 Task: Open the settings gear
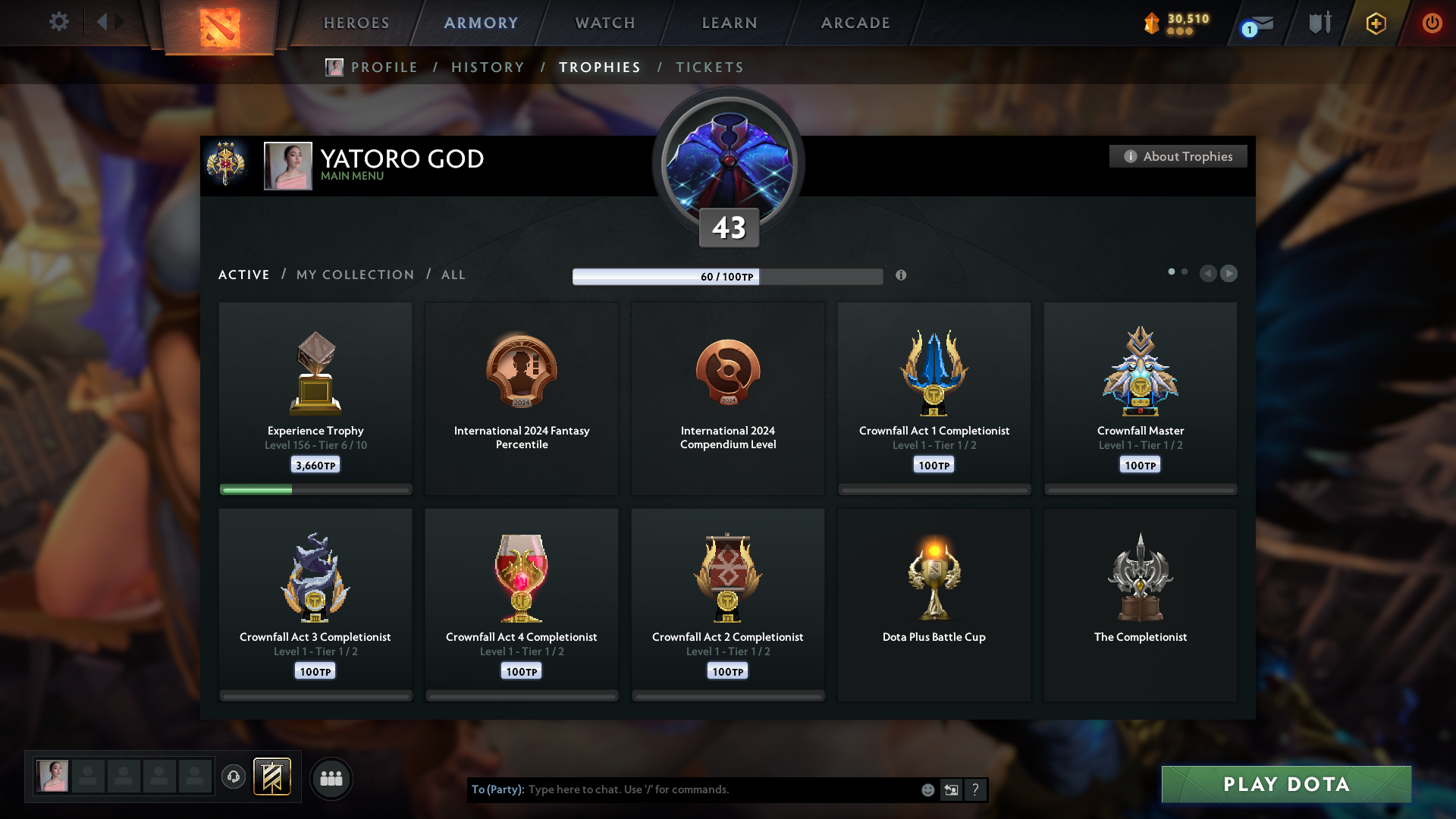[59, 23]
